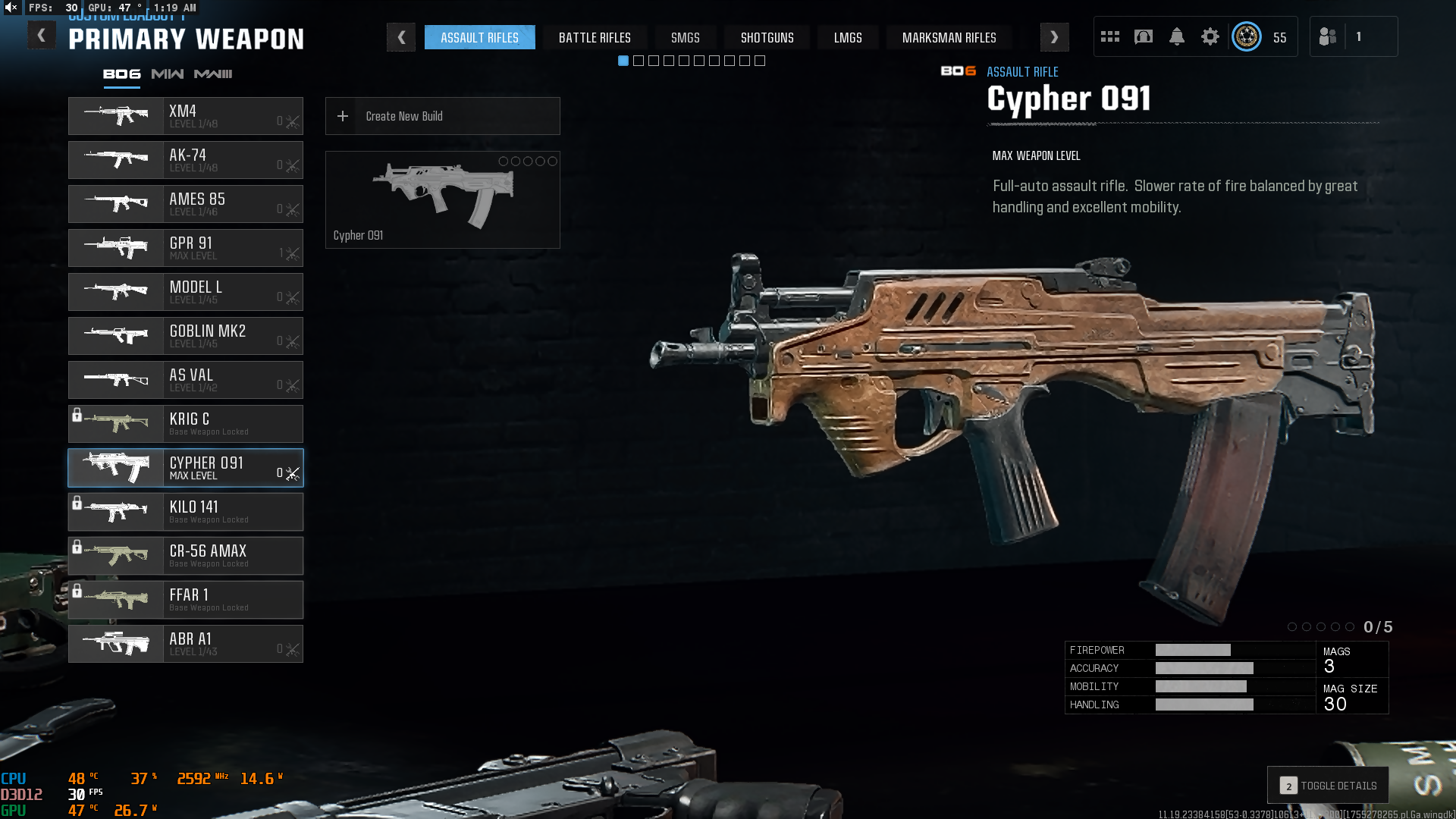1456x819 pixels.
Task: Select the Shotguns category tab
Action: tap(767, 37)
